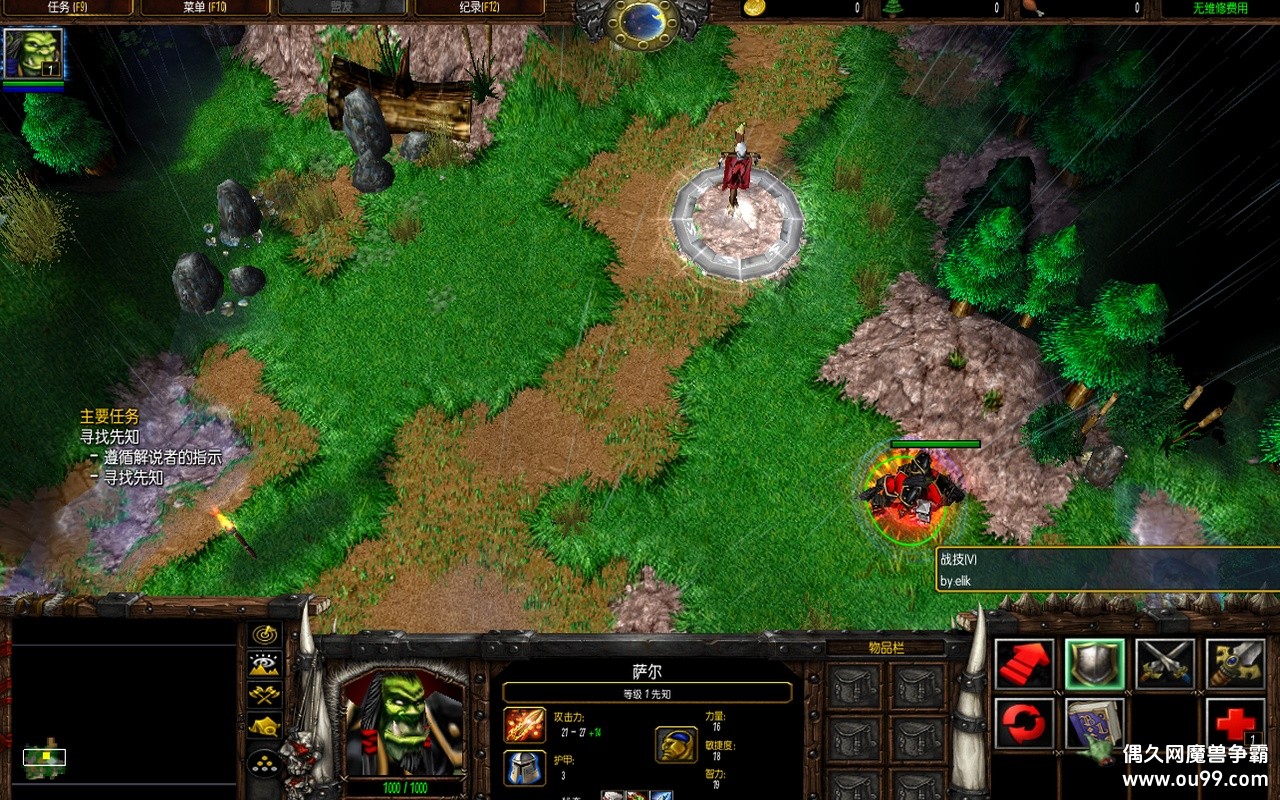Select the orc hero icon at top-left

coord(33,54)
